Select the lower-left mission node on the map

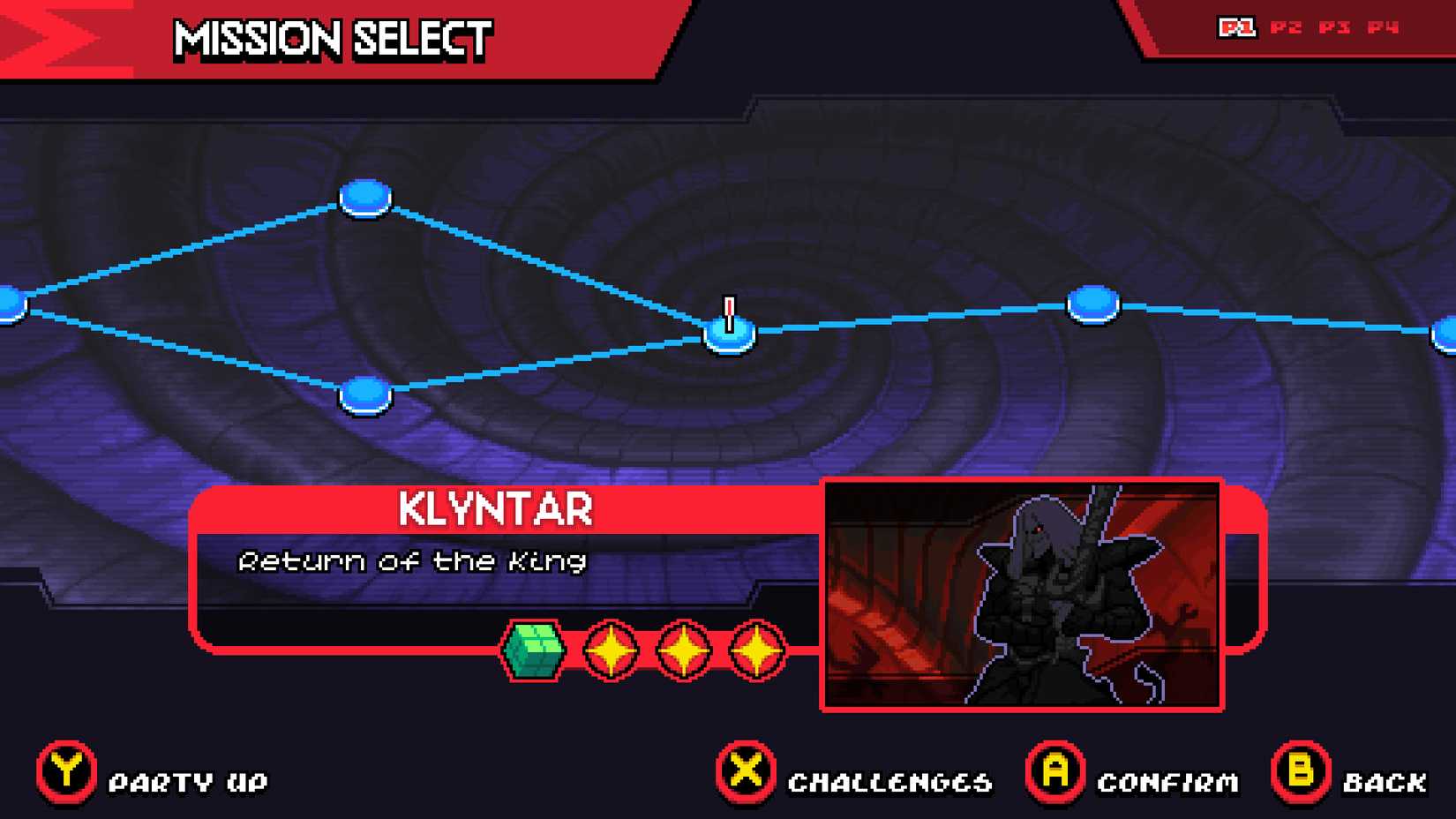point(364,394)
